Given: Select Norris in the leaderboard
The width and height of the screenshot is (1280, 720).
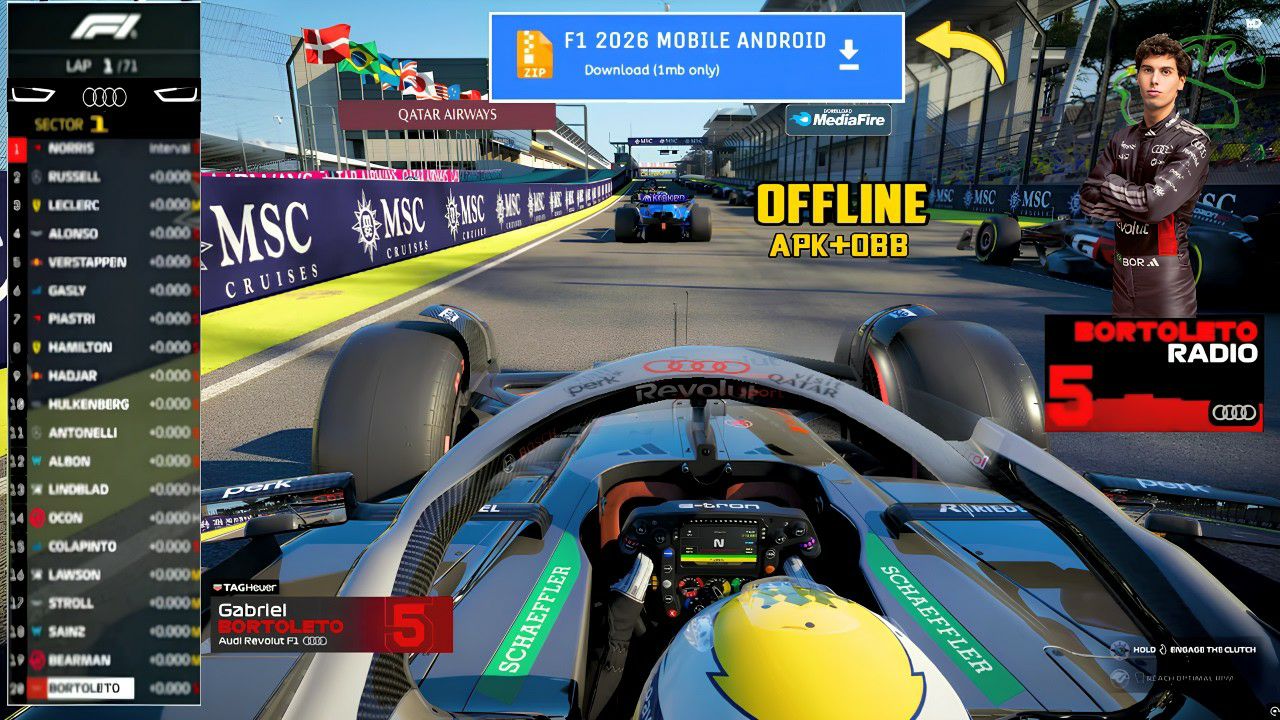Looking at the screenshot, I should click(x=100, y=148).
